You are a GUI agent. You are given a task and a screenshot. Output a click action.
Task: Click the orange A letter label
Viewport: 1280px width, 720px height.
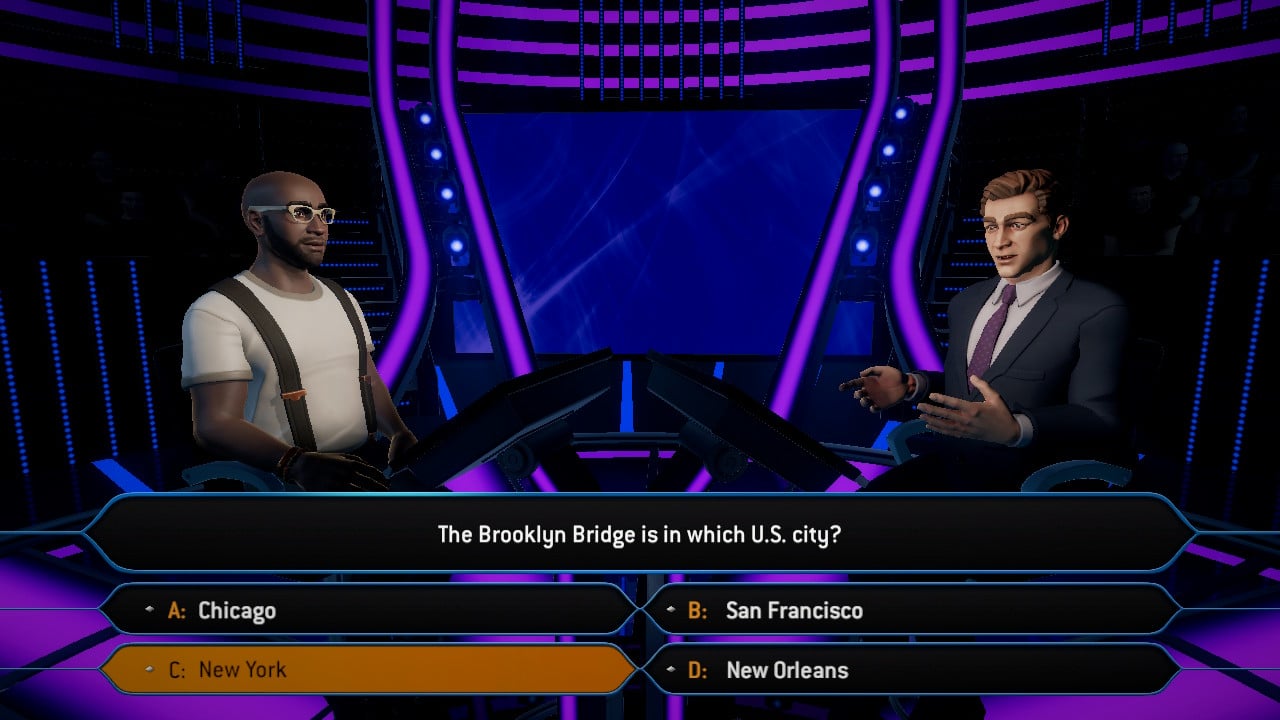[x=176, y=610]
